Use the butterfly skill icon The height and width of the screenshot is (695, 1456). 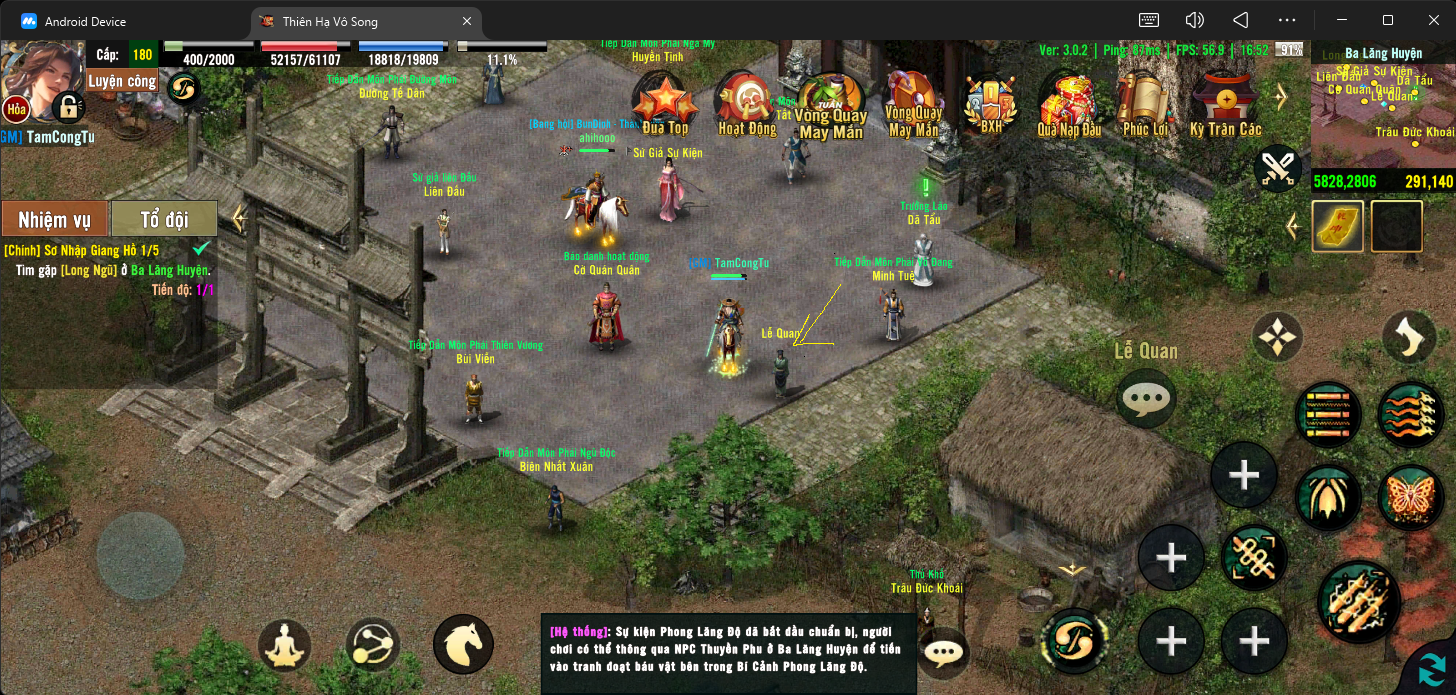click(x=1410, y=496)
